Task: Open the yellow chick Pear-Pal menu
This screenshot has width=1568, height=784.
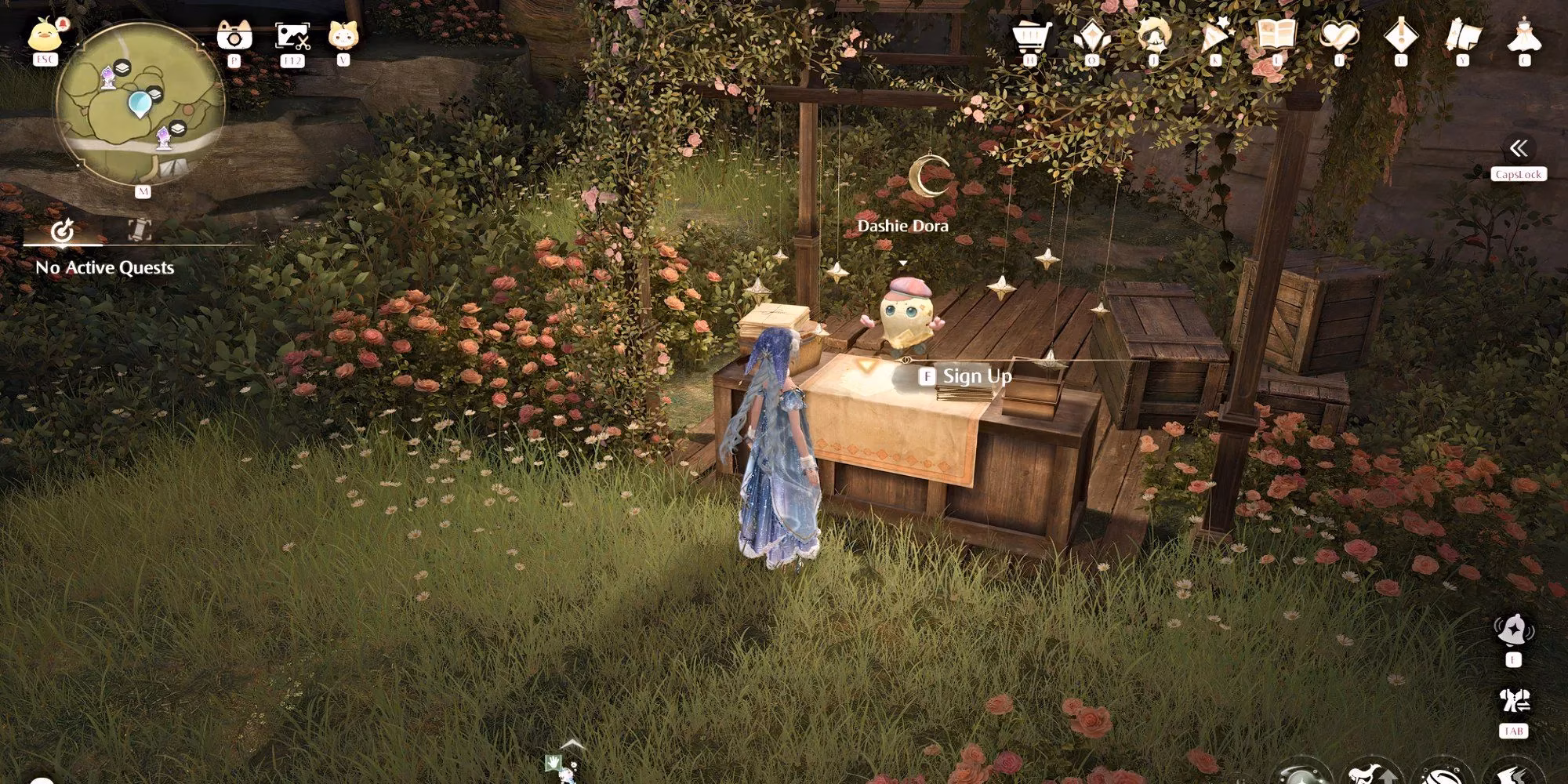Action: (44, 35)
